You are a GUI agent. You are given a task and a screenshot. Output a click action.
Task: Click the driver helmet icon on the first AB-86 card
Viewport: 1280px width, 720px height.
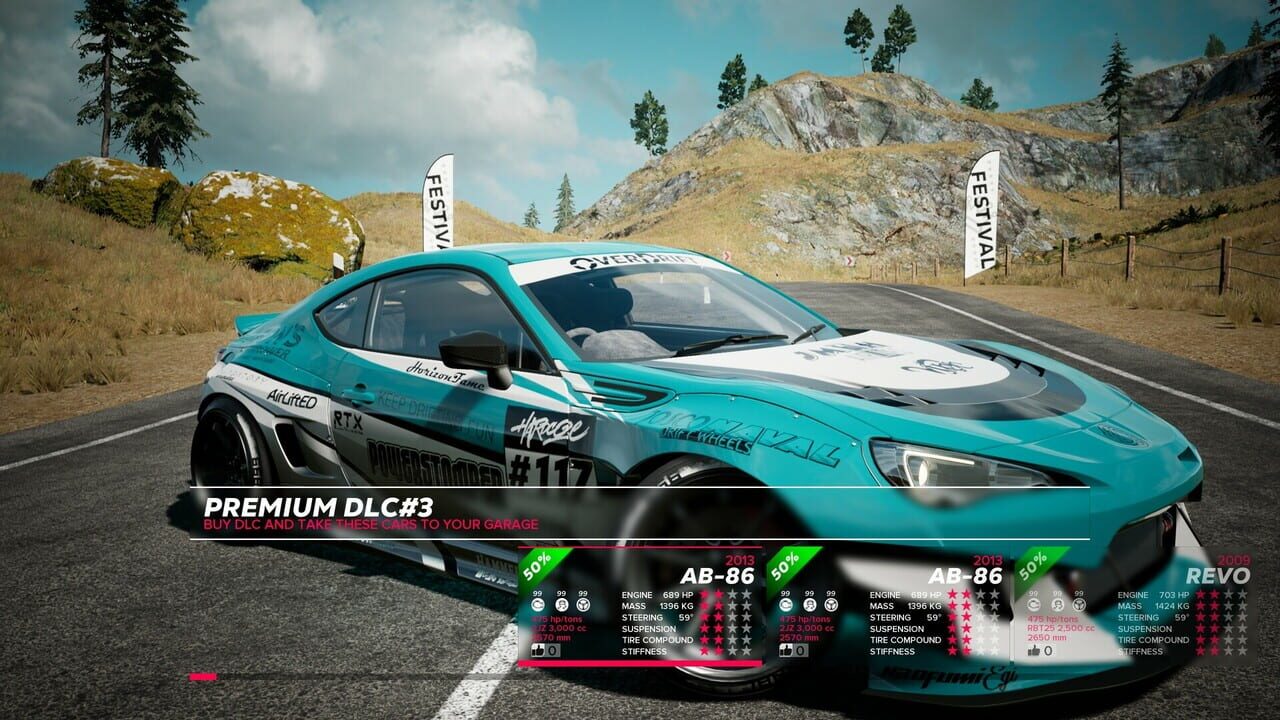[560, 605]
